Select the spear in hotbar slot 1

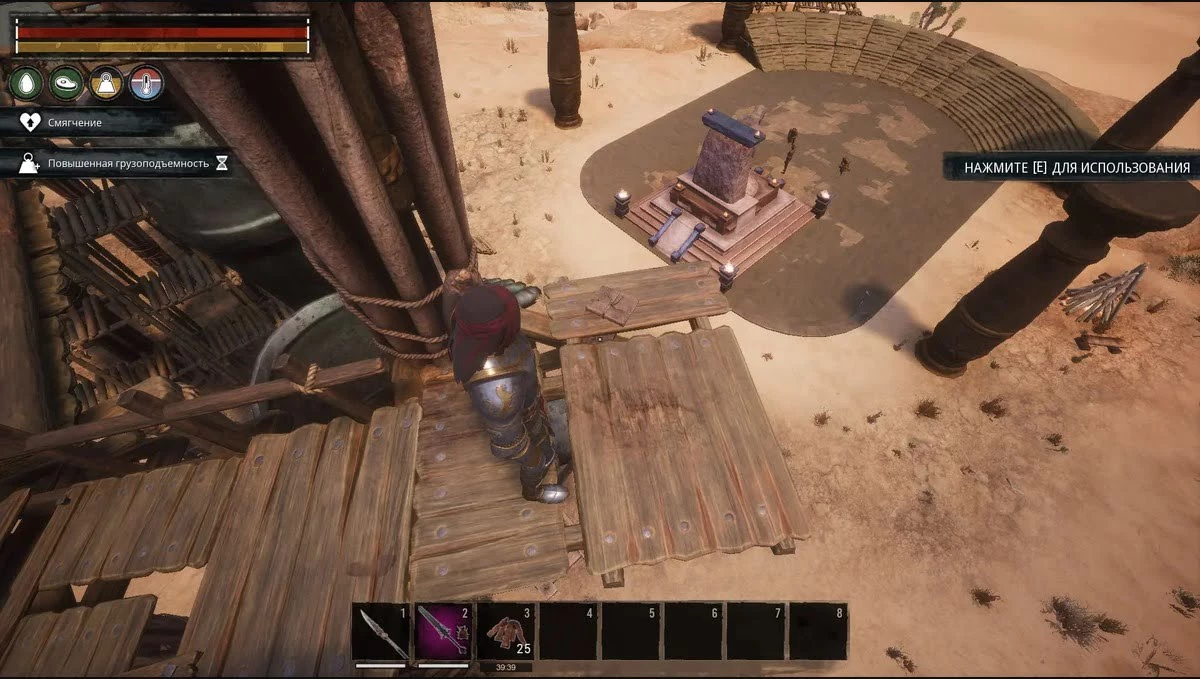[x=382, y=631]
